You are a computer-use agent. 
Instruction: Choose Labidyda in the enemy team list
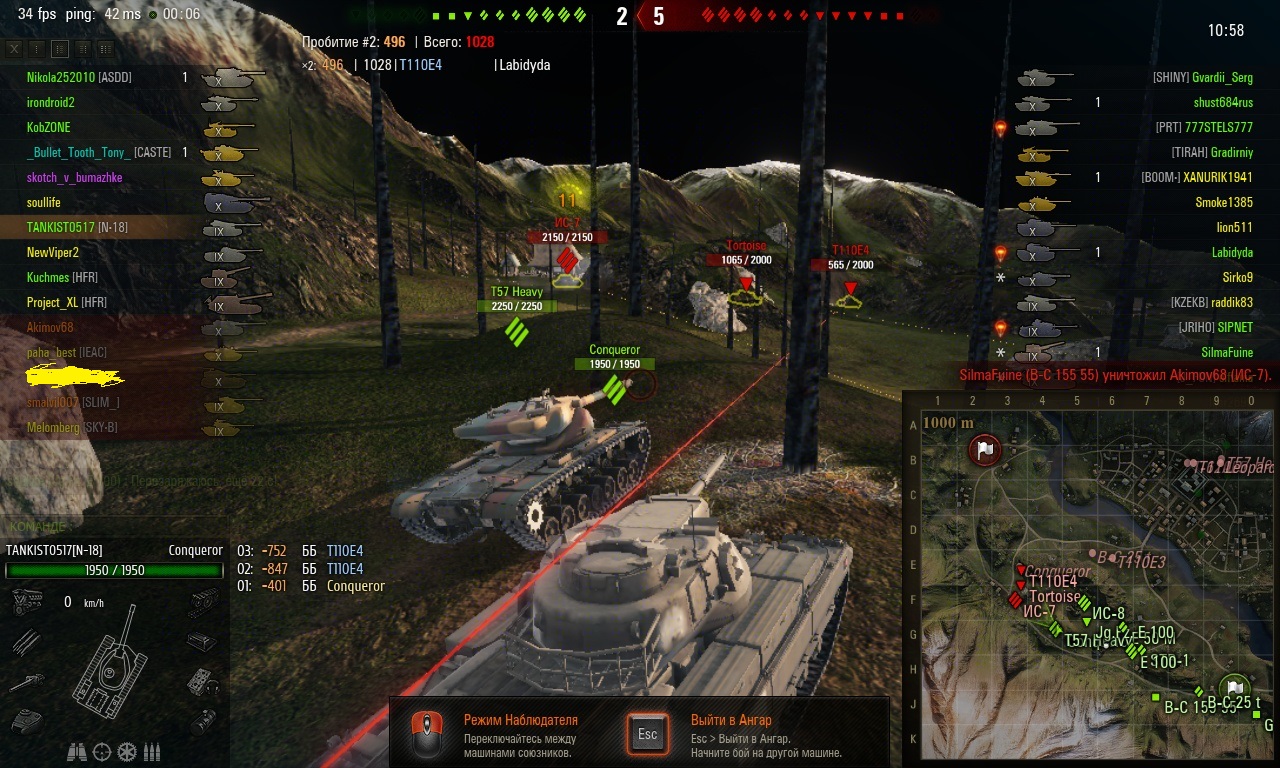pos(1230,252)
